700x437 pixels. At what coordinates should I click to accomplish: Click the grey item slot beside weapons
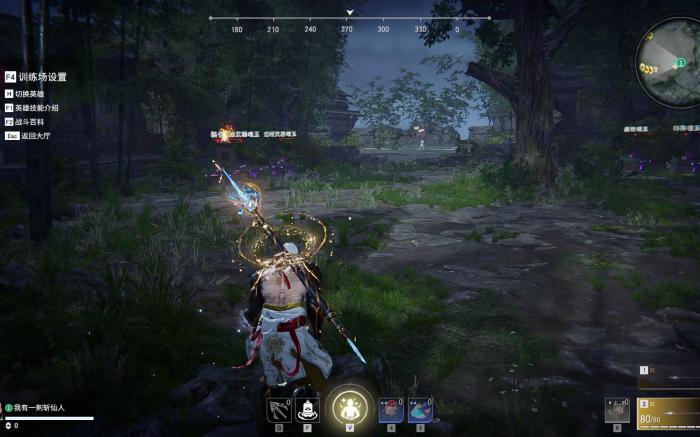click(x=618, y=410)
